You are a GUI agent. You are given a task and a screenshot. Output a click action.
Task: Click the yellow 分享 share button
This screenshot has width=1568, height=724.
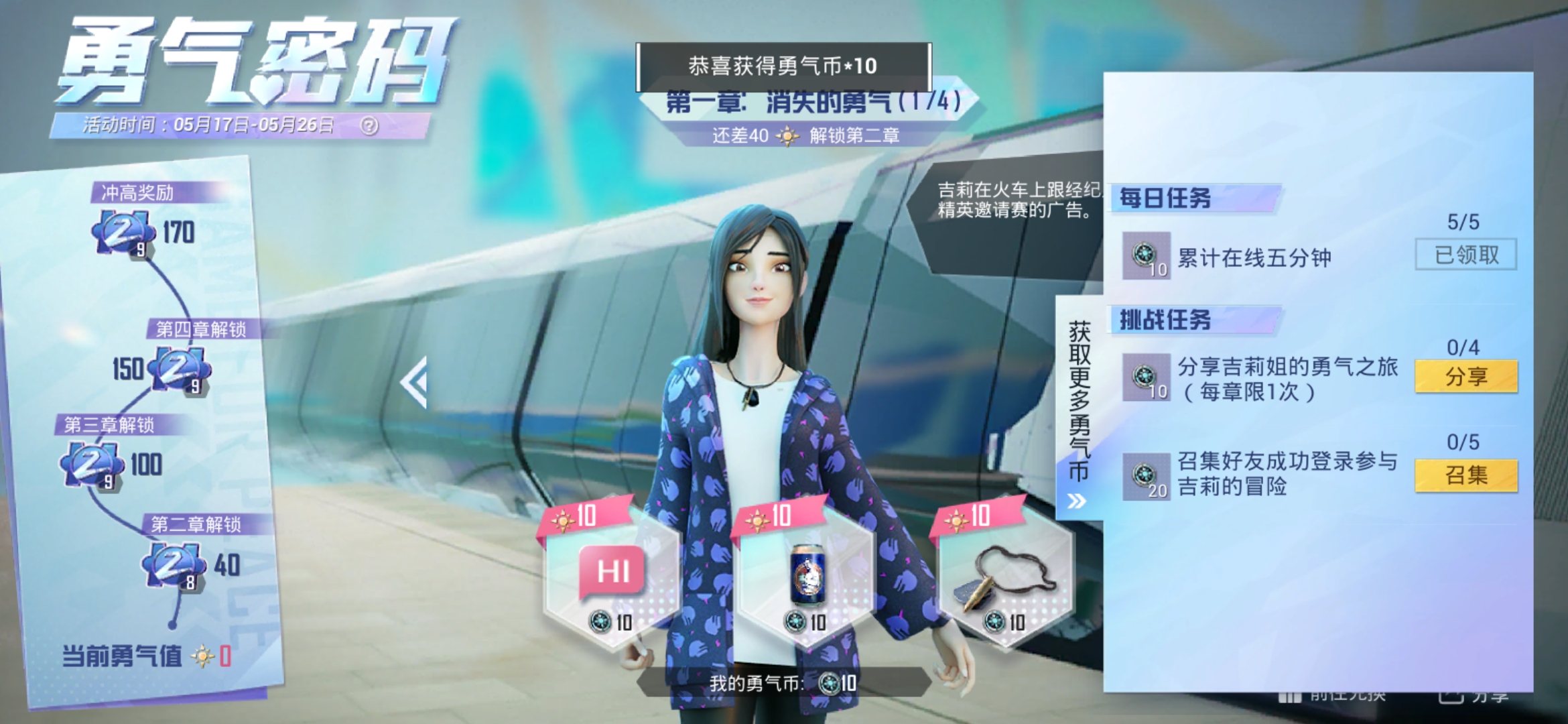(x=1465, y=376)
